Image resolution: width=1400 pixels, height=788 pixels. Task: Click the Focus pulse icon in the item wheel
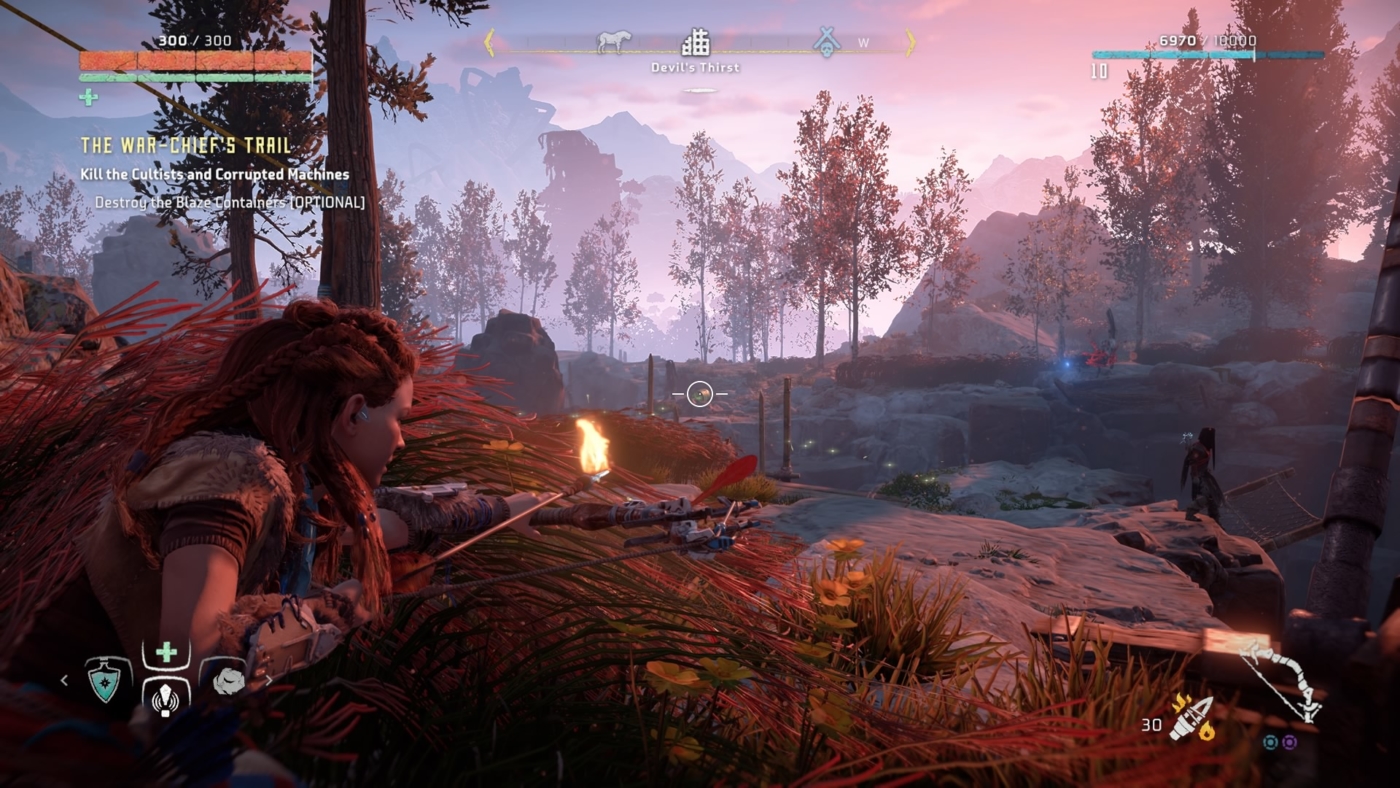pos(166,700)
